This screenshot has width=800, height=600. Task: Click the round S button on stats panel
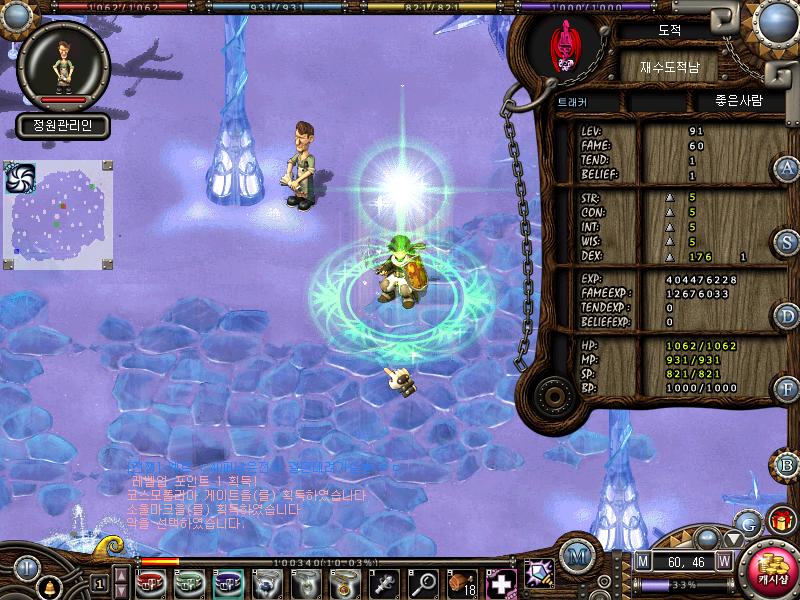[x=788, y=242]
